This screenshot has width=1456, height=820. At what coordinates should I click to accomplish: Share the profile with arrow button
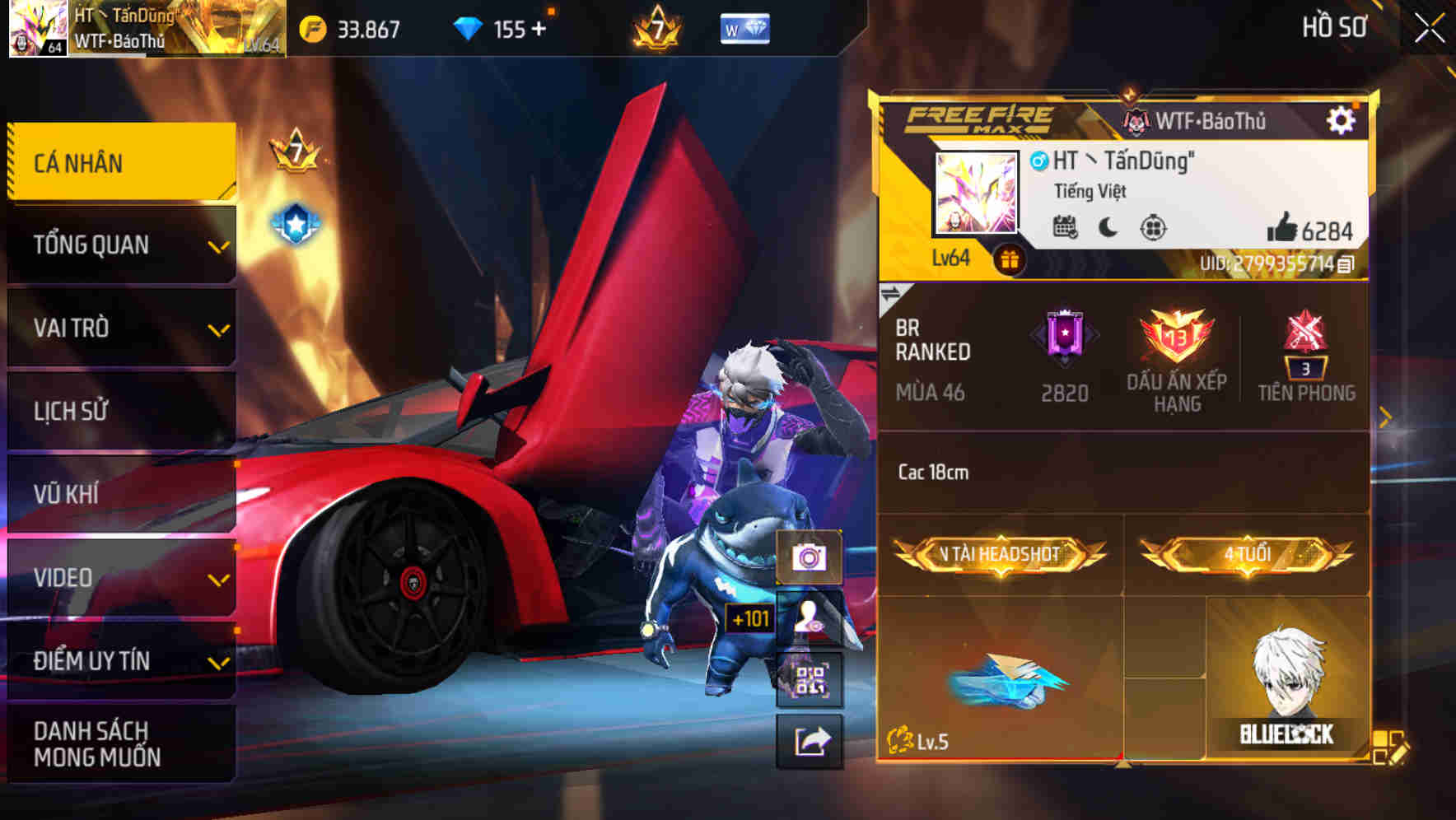coord(810,741)
